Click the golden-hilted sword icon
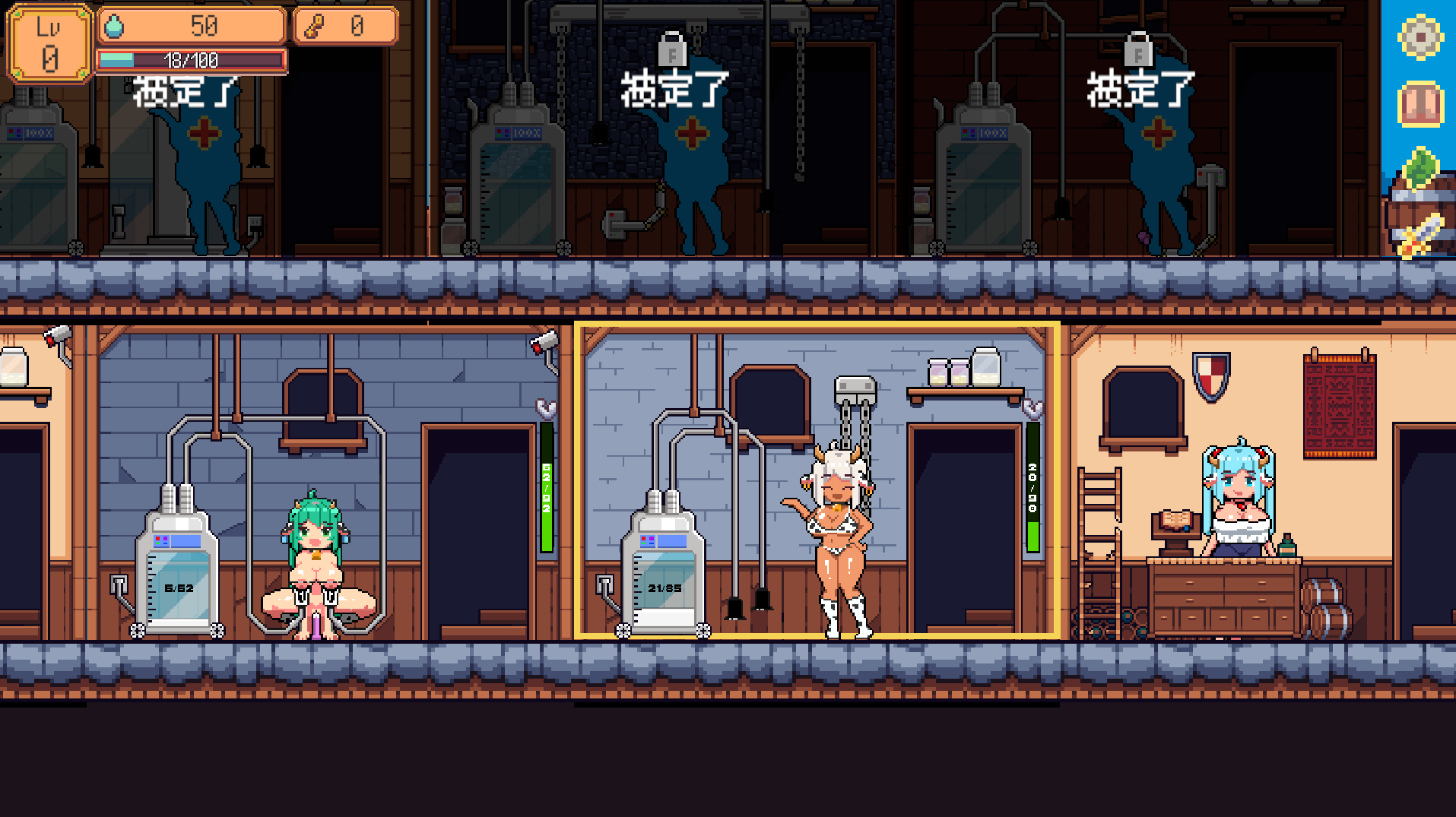 [x=1421, y=236]
